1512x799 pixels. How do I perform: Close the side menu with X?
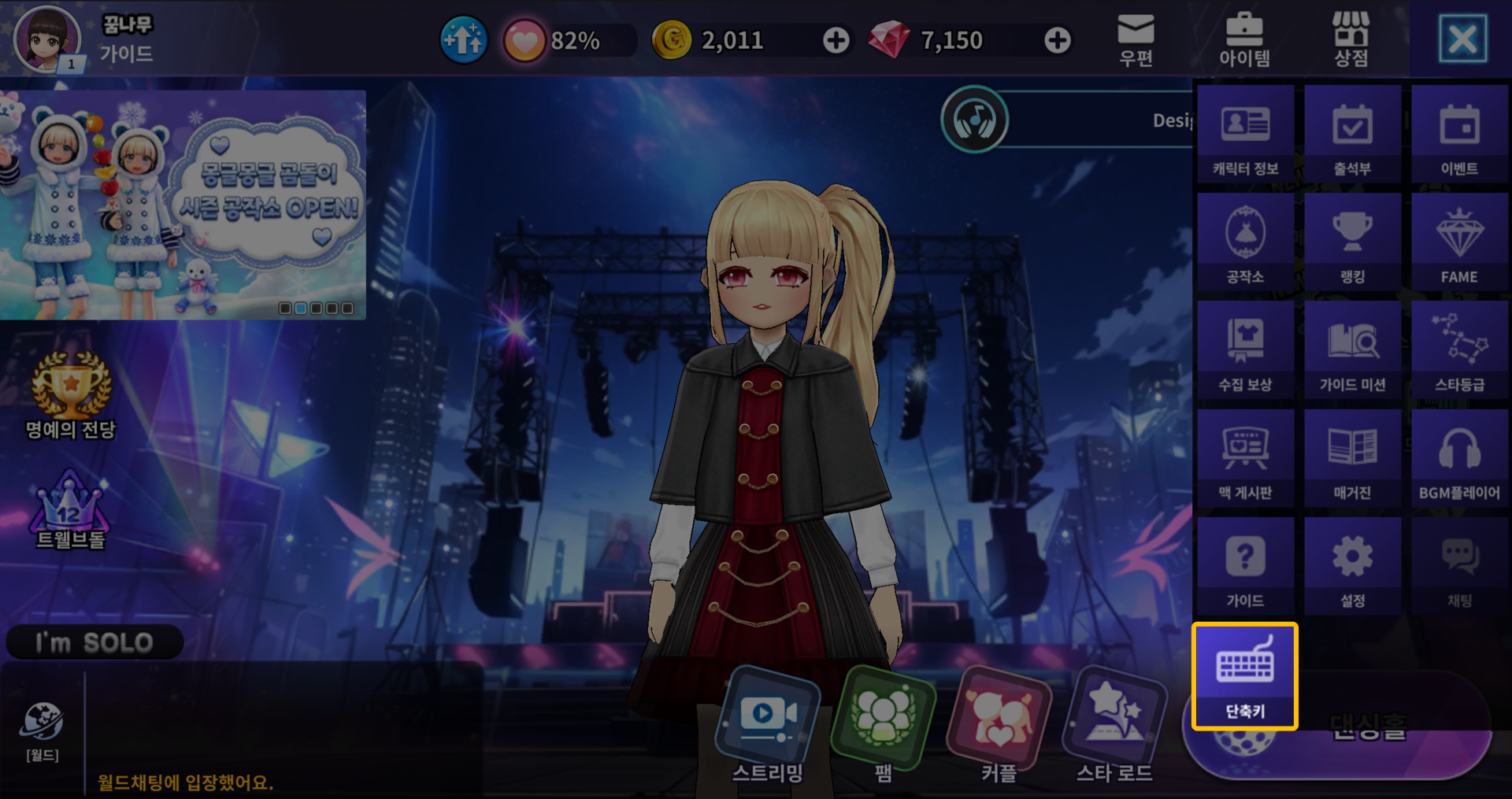[x=1462, y=39]
